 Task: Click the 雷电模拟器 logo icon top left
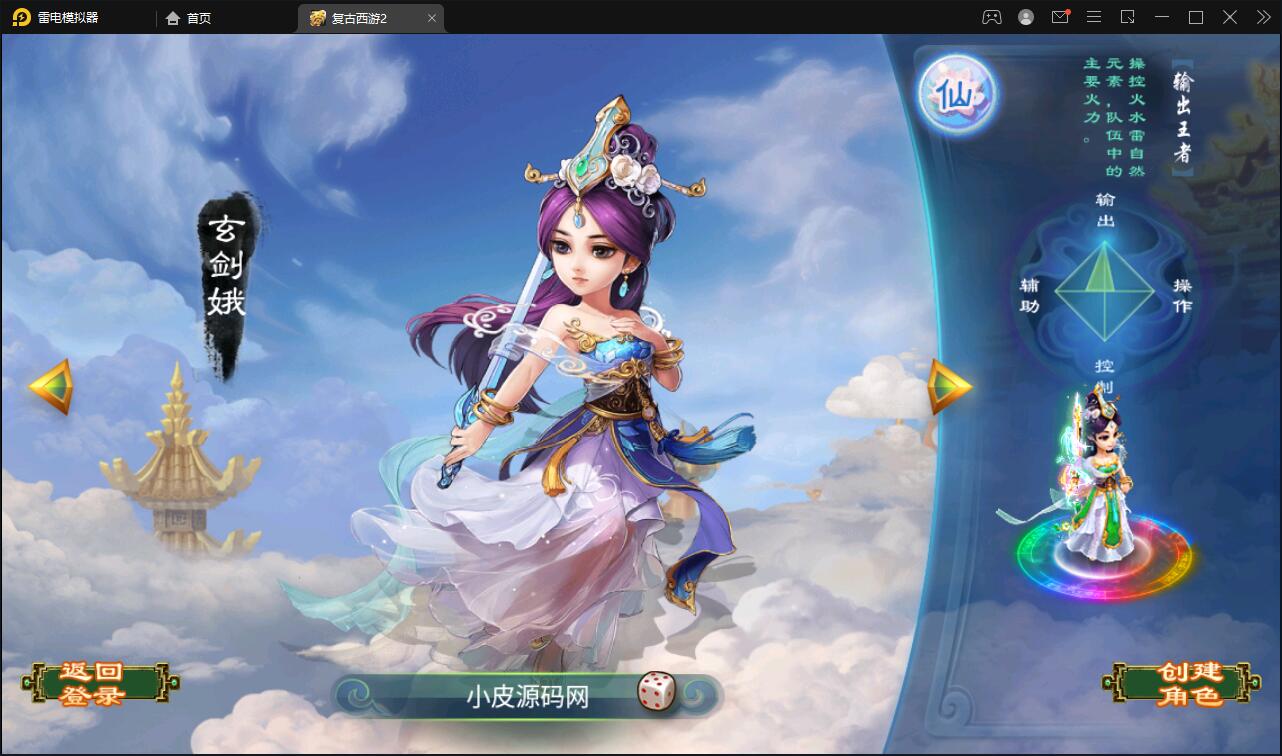(x=20, y=17)
